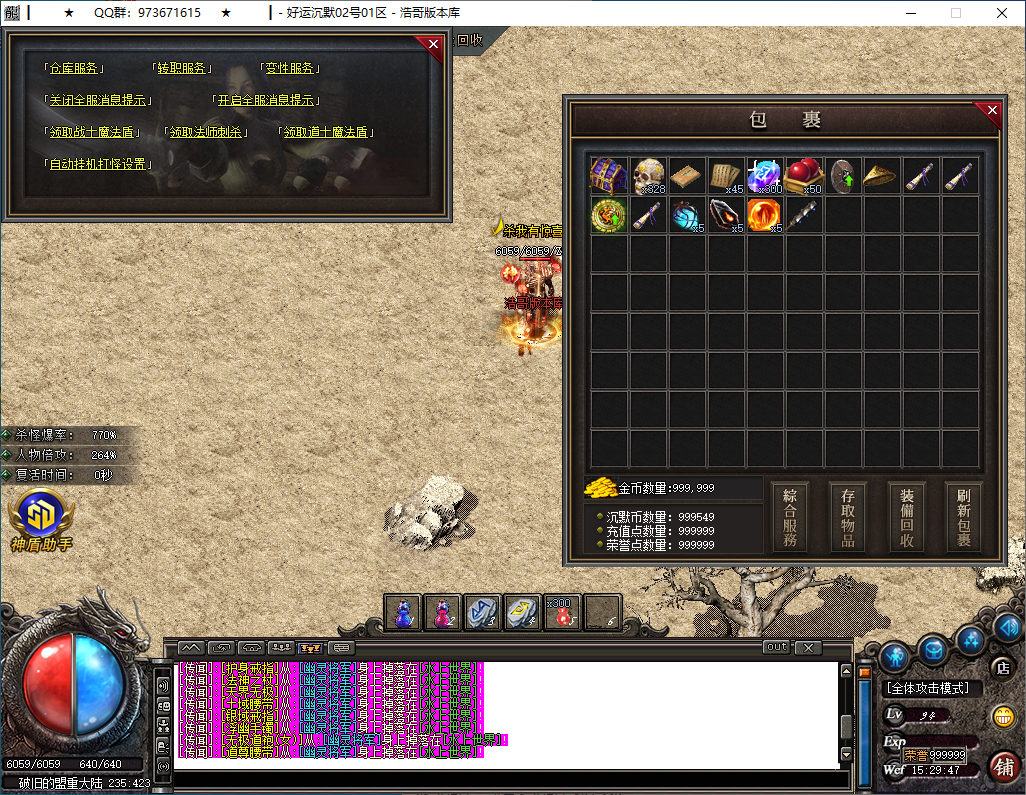Screen dimensions: 1026x795
Task: Open 综合服务 general services button
Action: (790, 517)
